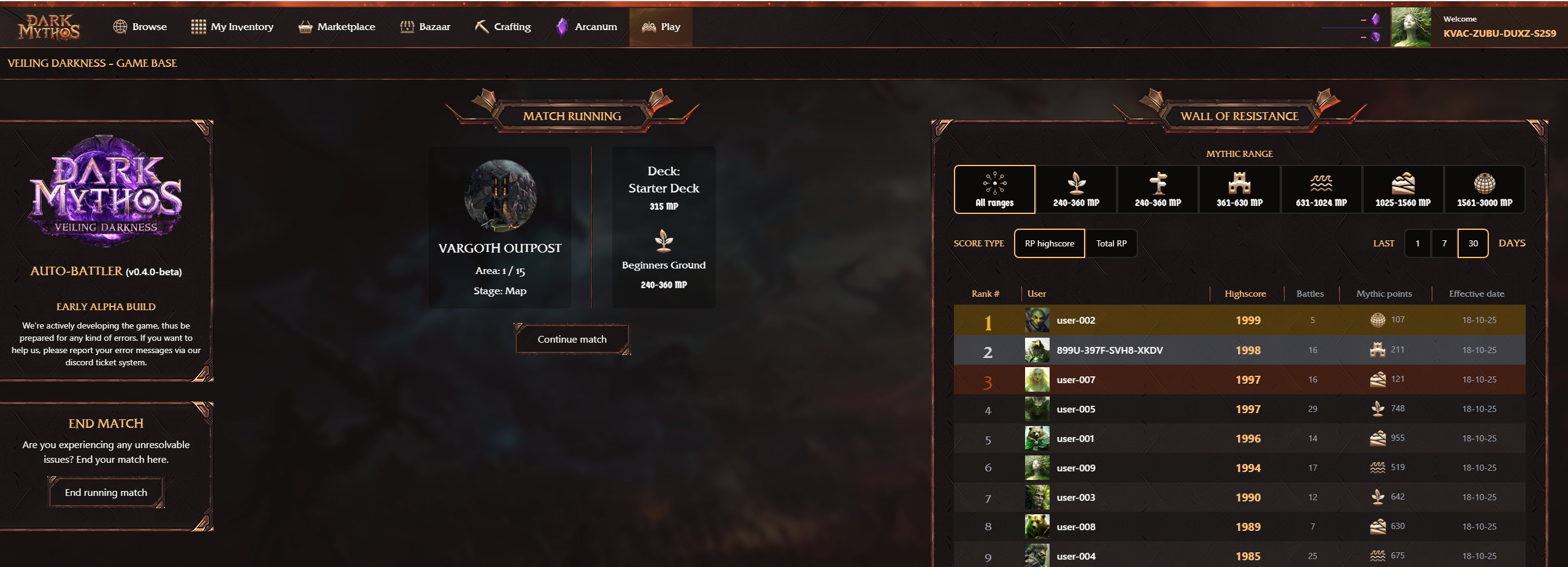Click the End running match button

point(106,492)
